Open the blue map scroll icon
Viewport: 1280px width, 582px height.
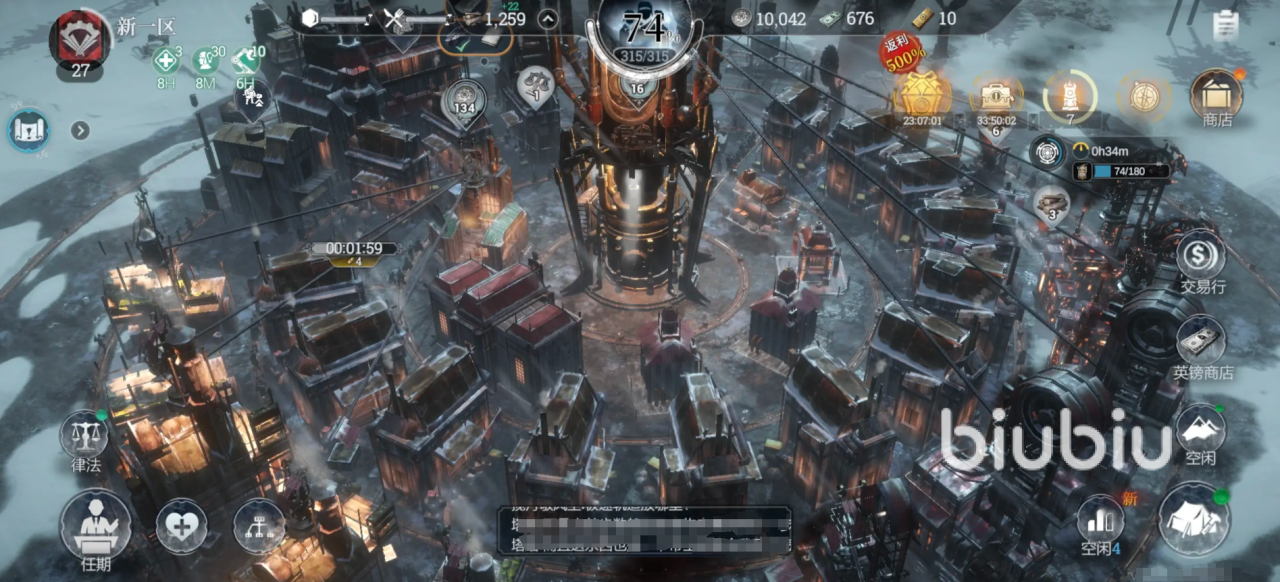pyautogui.click(x=28, y=130)
